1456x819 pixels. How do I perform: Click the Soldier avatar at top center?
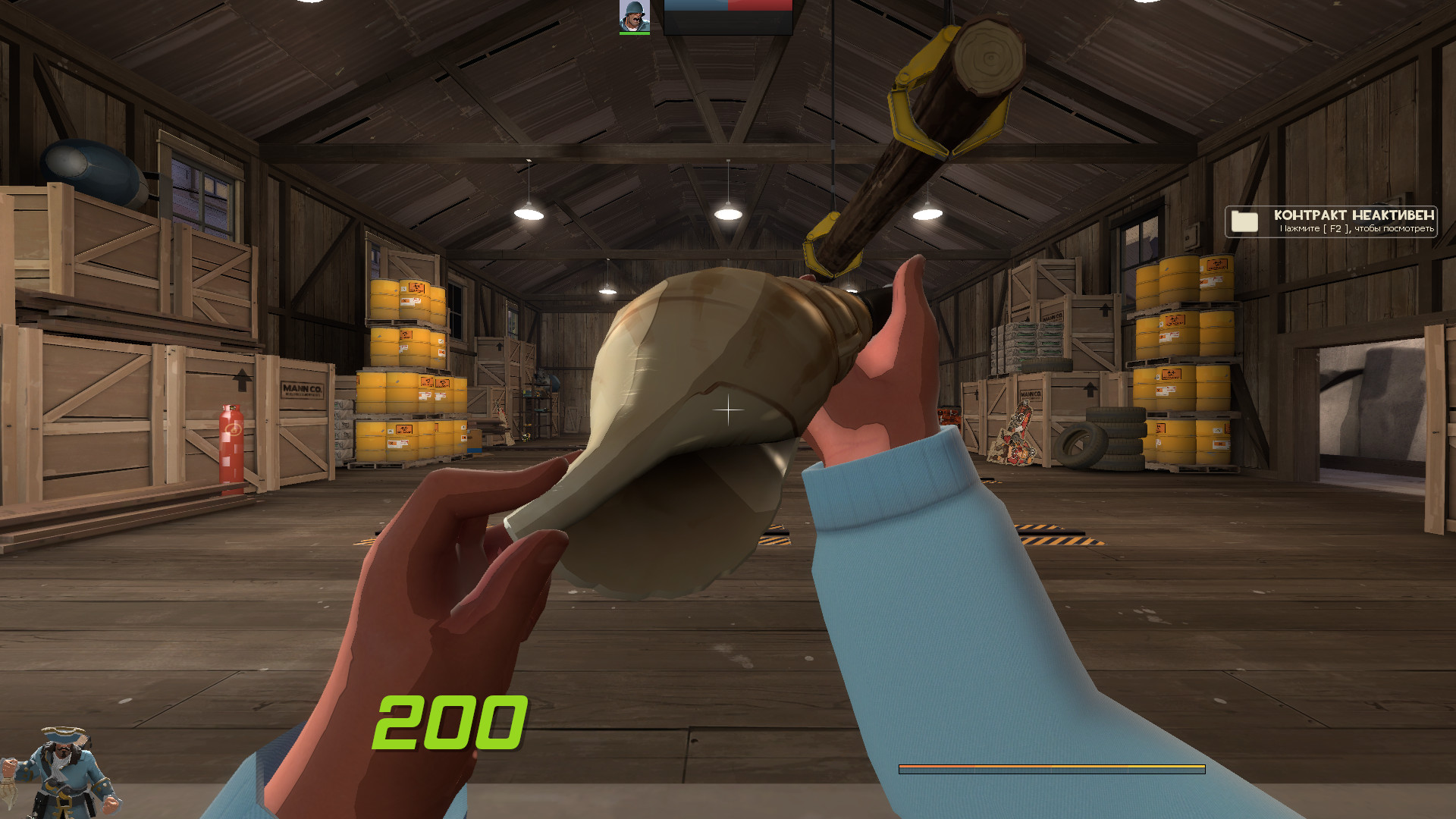click(634, 14)
